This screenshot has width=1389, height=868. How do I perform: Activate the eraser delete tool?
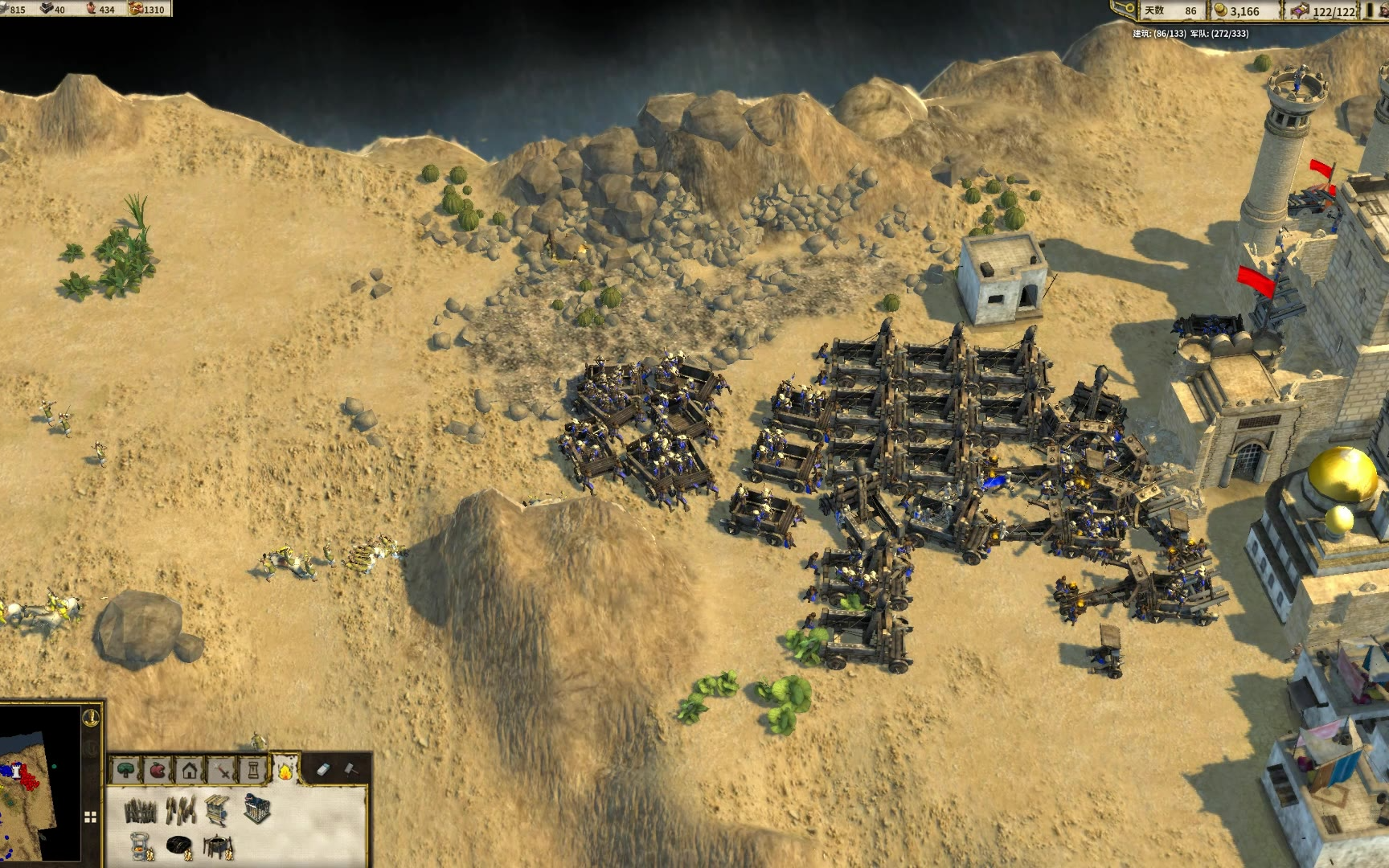pos(323,769)
